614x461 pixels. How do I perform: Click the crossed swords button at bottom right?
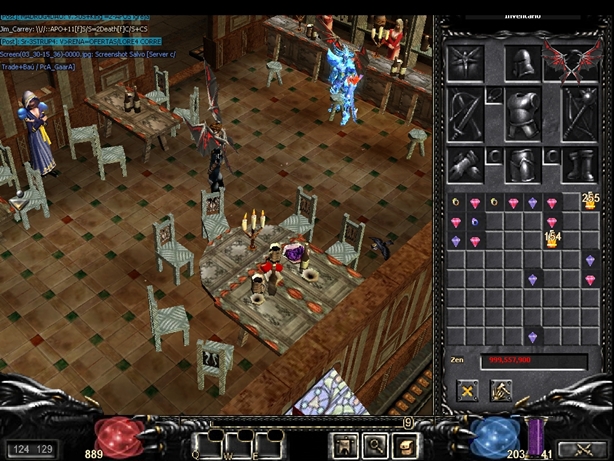(583, 449)
